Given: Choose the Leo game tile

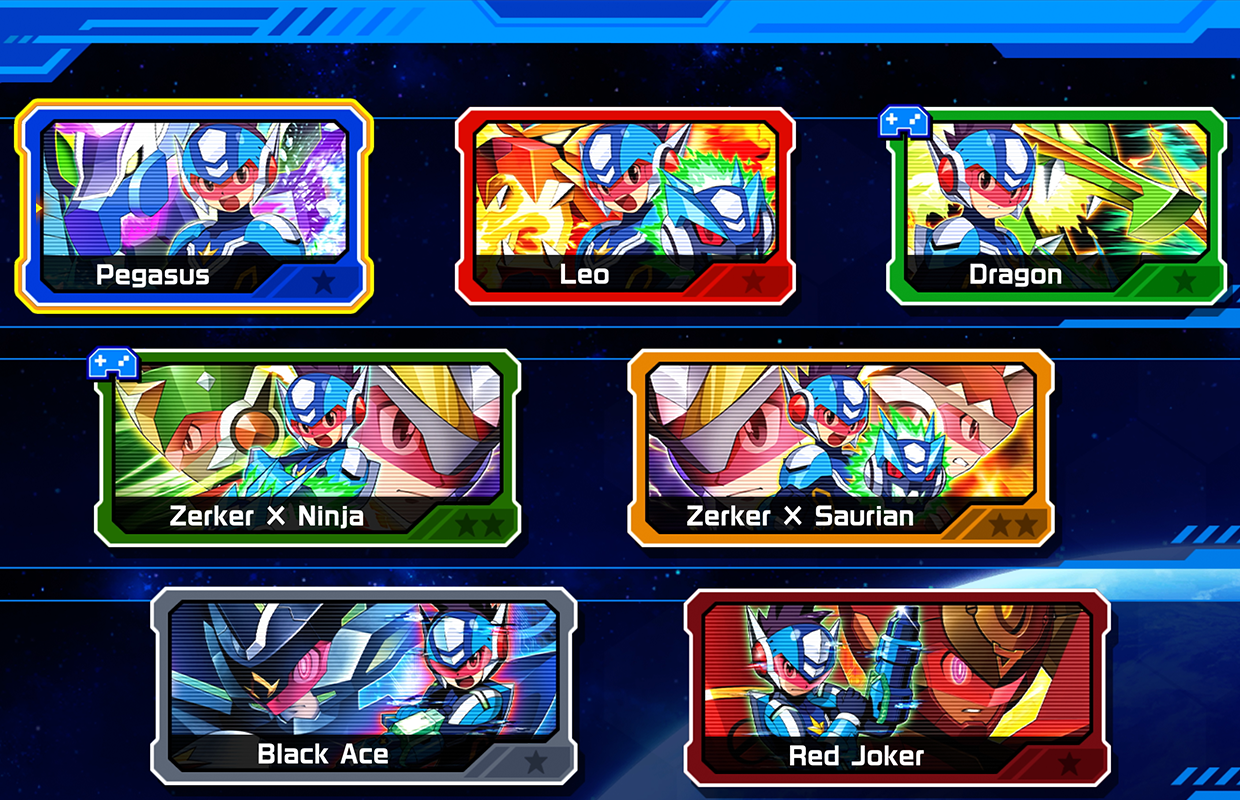Looking at the screenshot, I should point(625,206).
